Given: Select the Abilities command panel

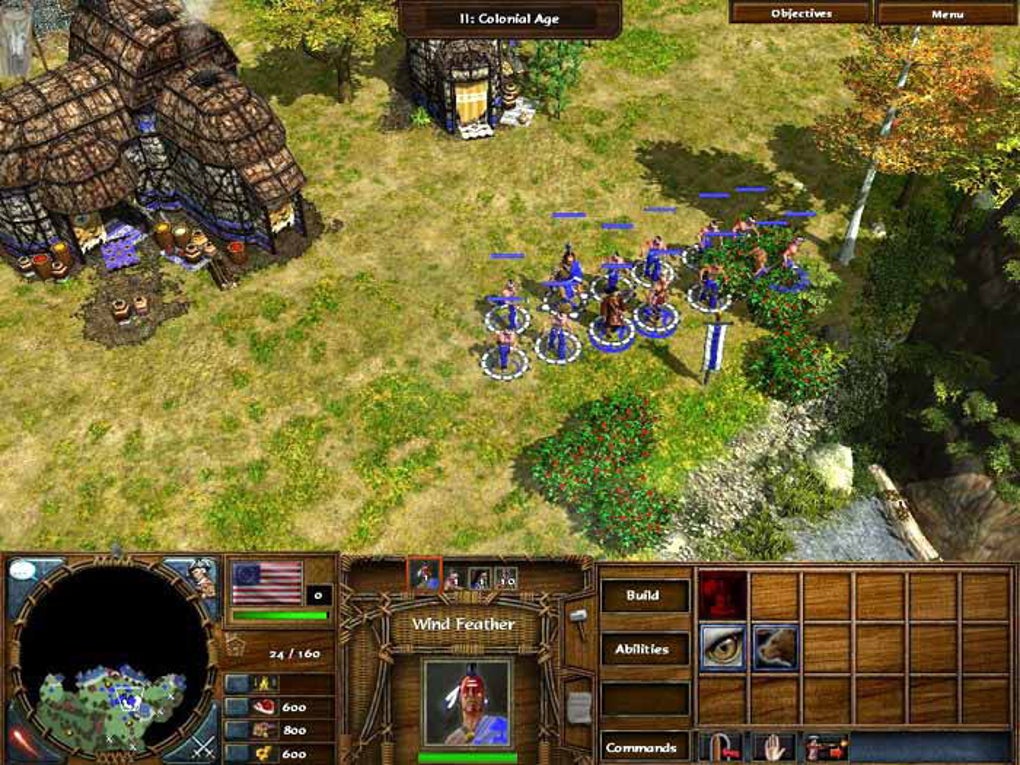Looking at the screenshot, I should 643,649.
